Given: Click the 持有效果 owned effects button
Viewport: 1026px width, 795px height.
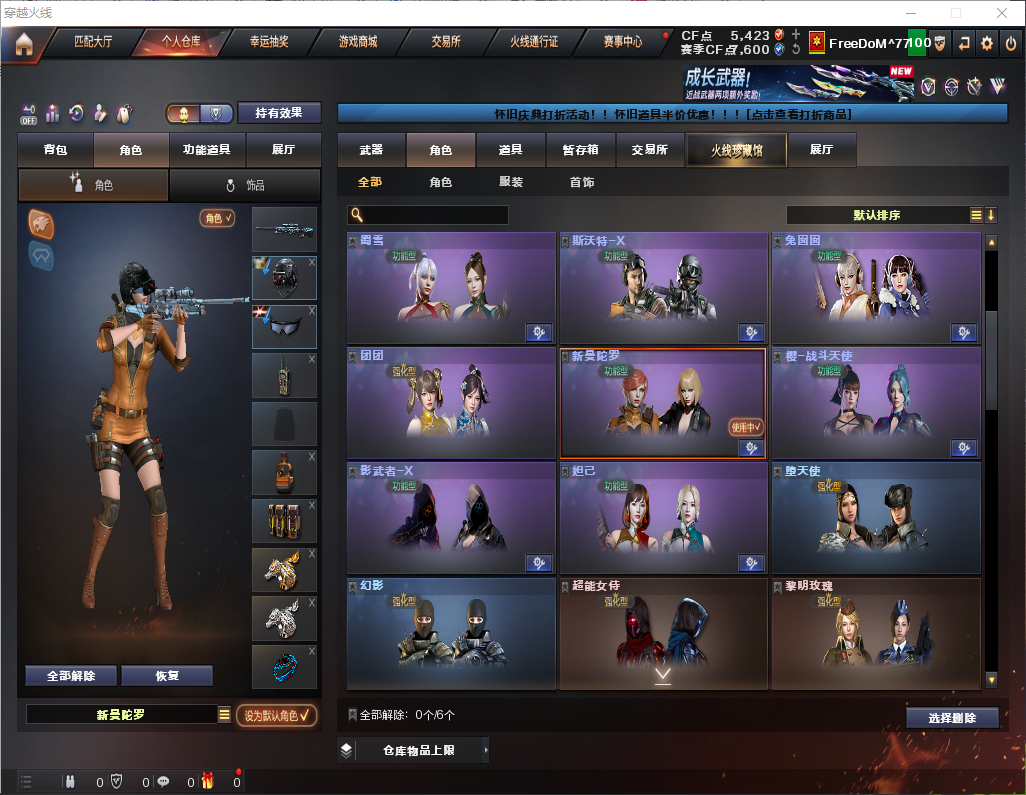Looking at the screenshot, I should 279,113.
